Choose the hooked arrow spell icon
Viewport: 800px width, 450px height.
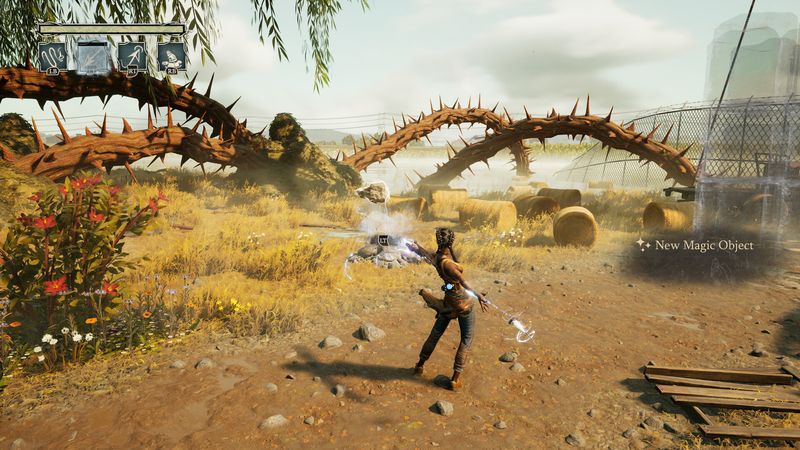[132, 55]
